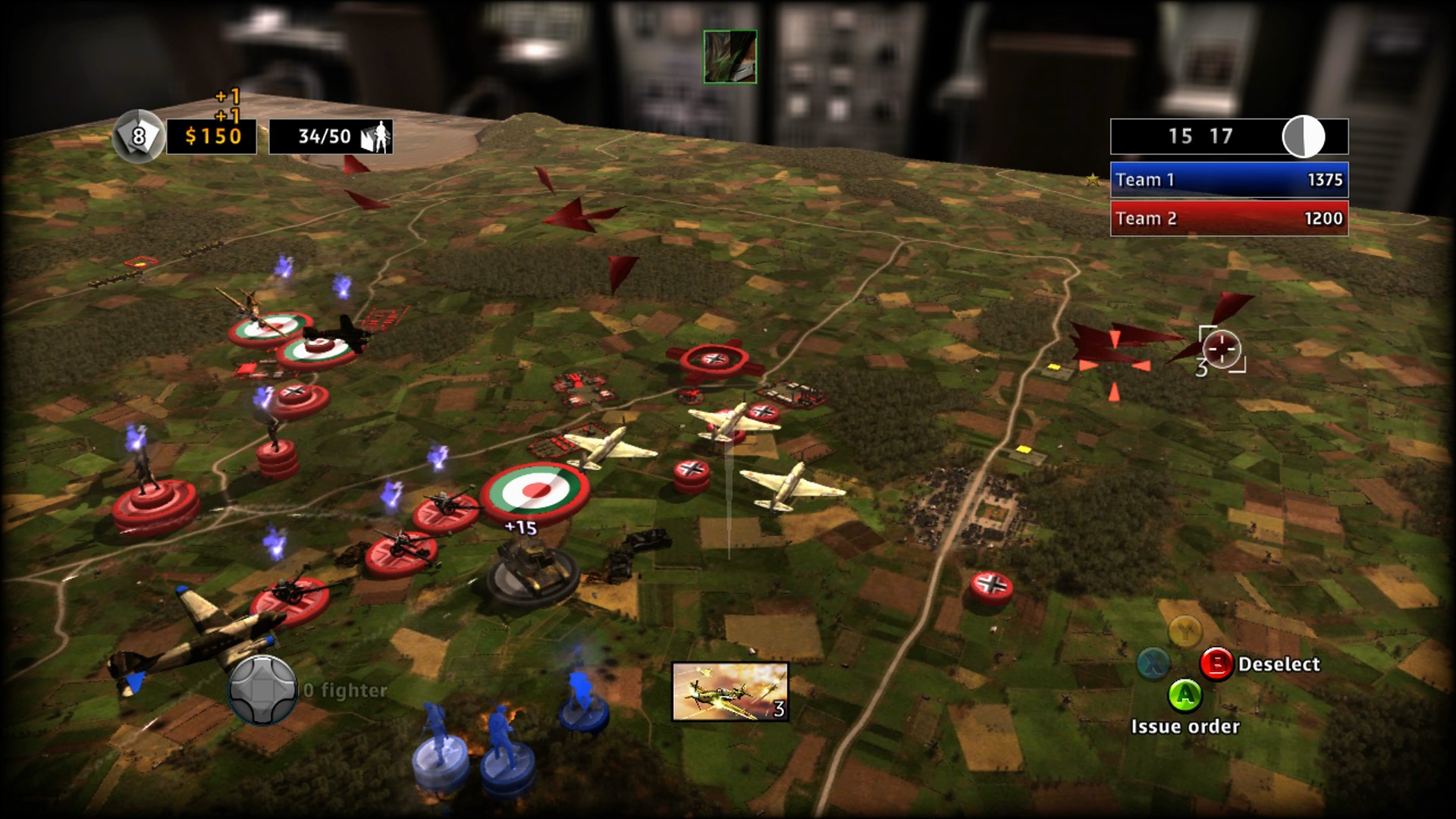This screenshot has width=1456, height=819.
Task: Click the soldier unit capacity icon beside 34/50
Action: point(377,135)
